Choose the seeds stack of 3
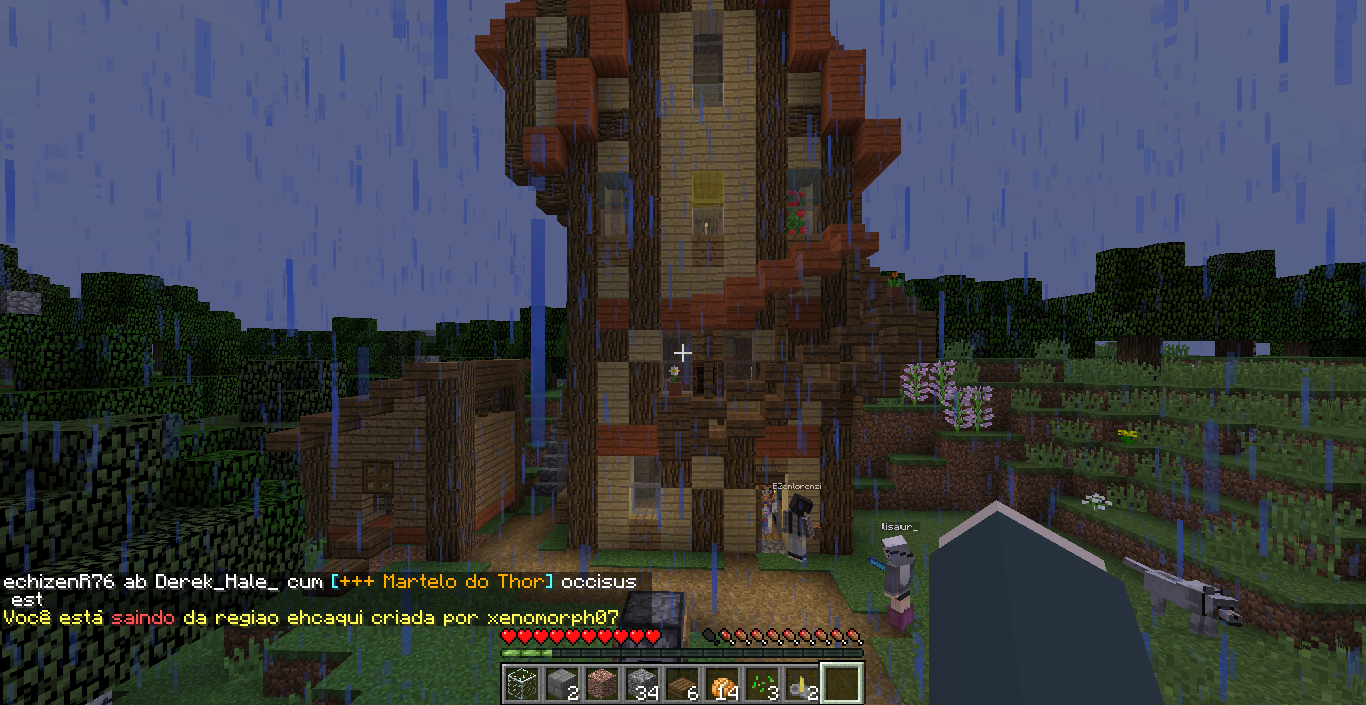This screenshot has height=705, width=1366. coord(760,684)
